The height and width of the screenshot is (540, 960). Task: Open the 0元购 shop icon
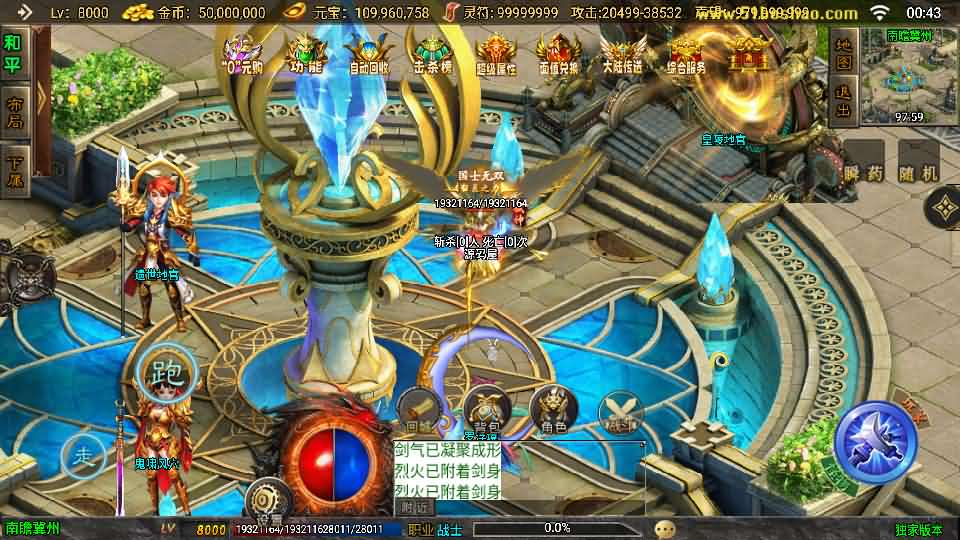(x=243, y=54)
